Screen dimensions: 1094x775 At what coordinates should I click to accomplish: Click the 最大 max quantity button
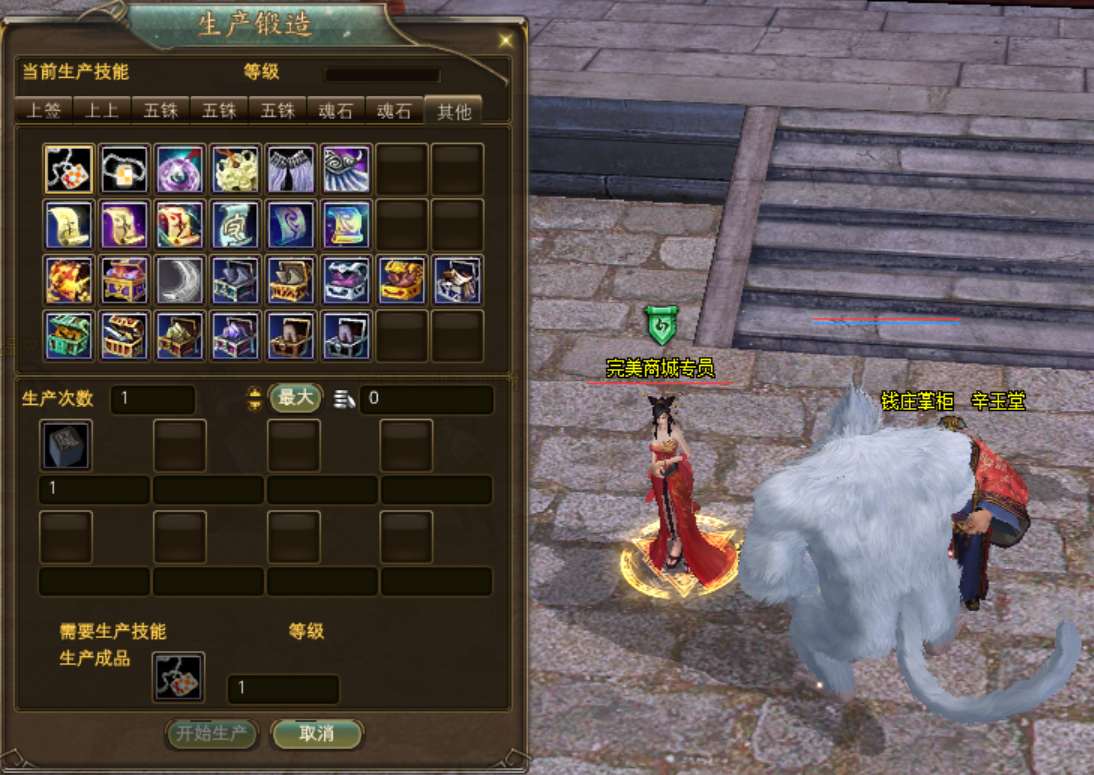click(x=295, y=398)
